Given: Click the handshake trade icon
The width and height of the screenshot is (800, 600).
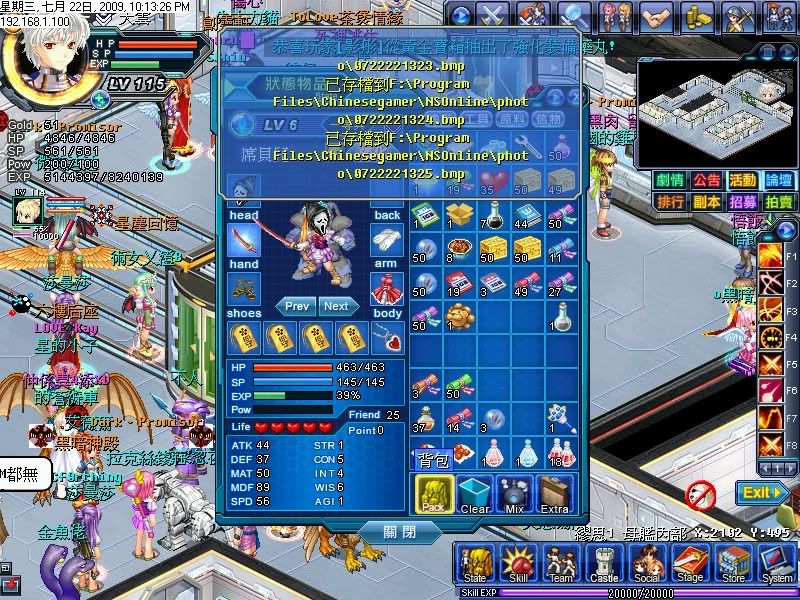Looking at the screenshot, I should [655, 17].
